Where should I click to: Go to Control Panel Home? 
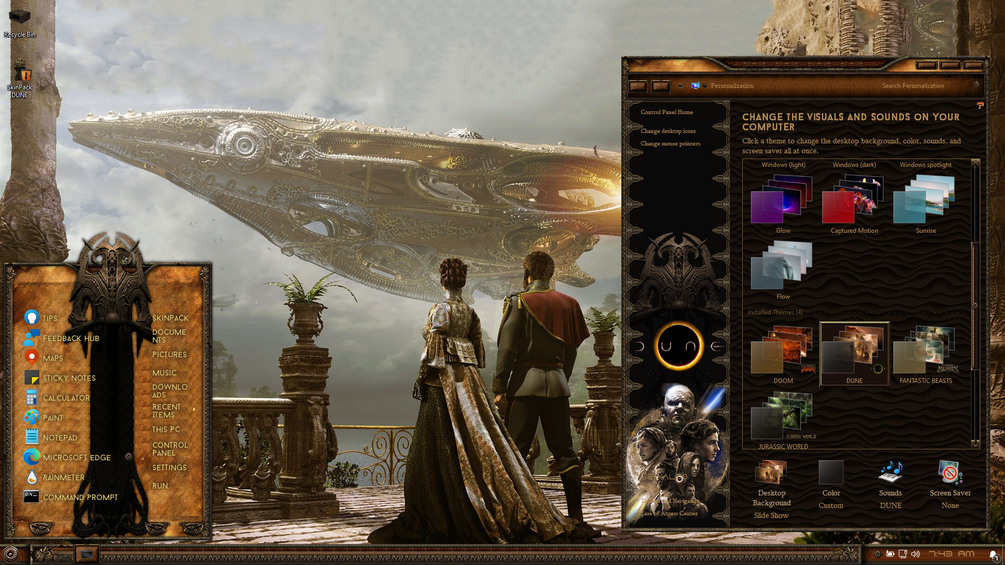click(667, 112)
